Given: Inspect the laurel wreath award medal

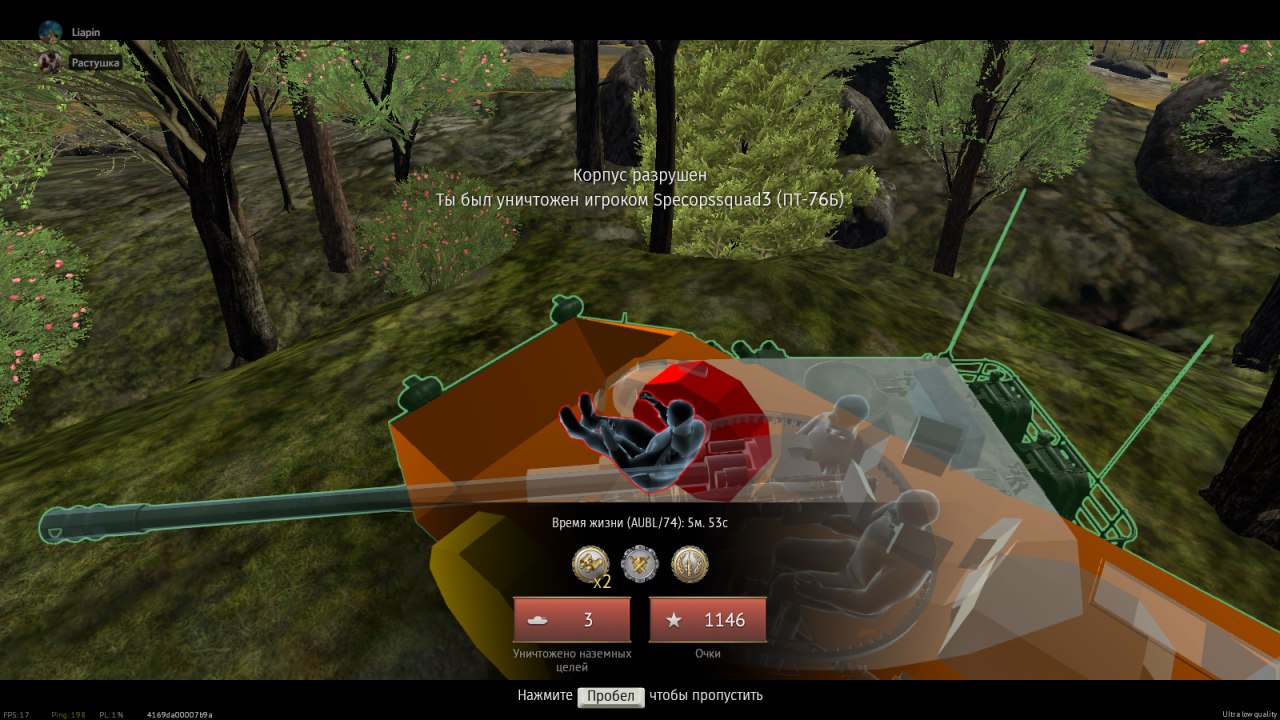Looking at the screenshot, I should [x=690, y=564].
